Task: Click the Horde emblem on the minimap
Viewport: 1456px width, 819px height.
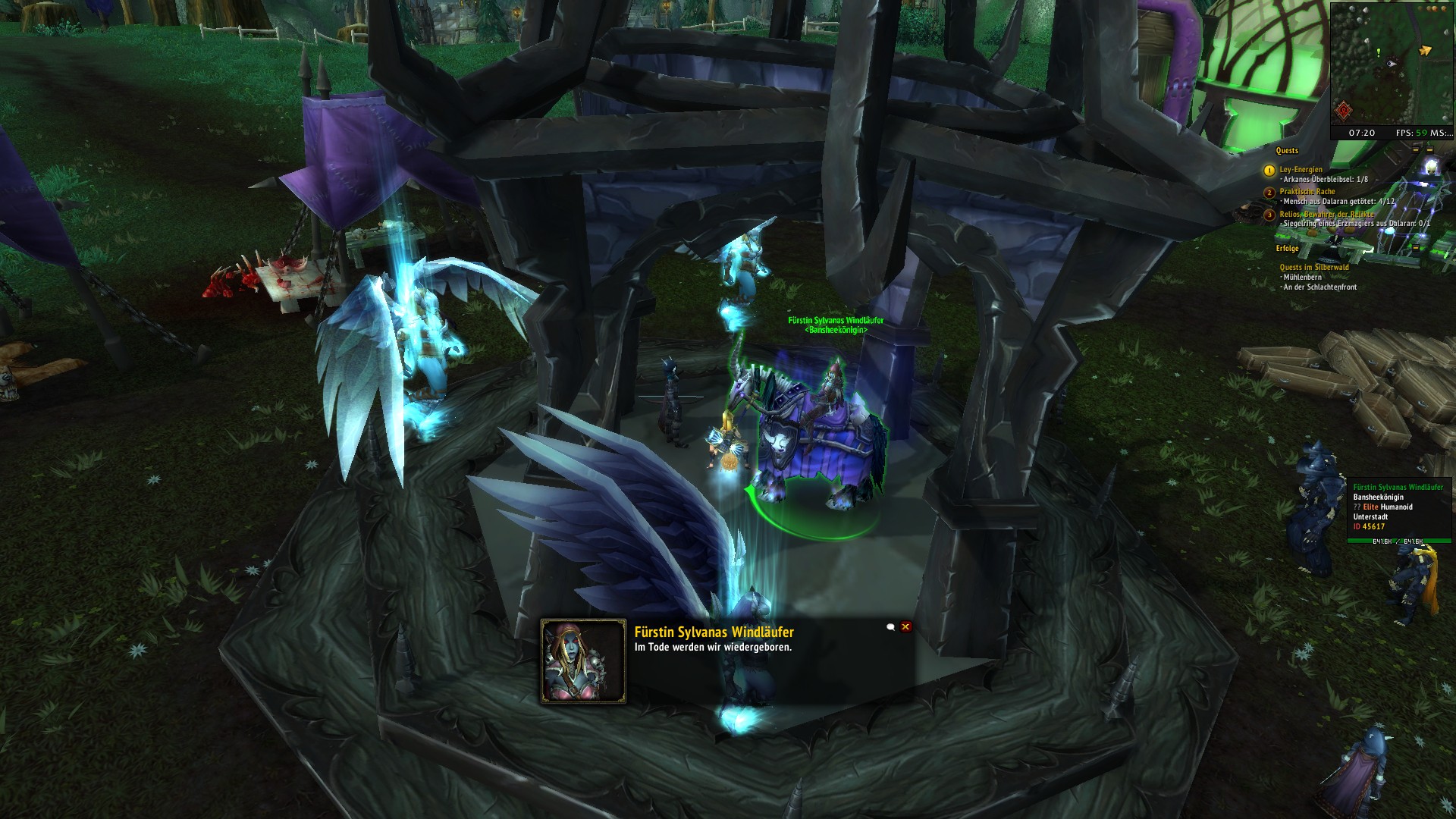Action: pos(1343,111)
